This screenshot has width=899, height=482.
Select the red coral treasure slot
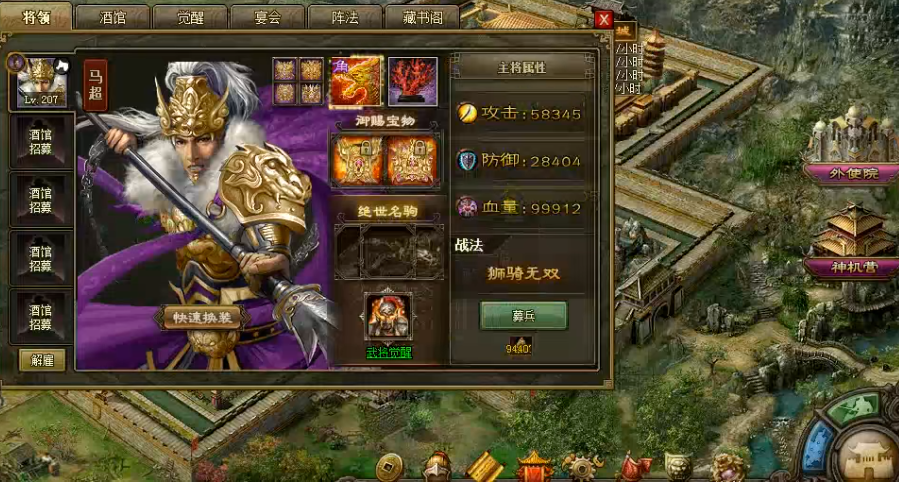pyautogui.click(x=413, y=82)
